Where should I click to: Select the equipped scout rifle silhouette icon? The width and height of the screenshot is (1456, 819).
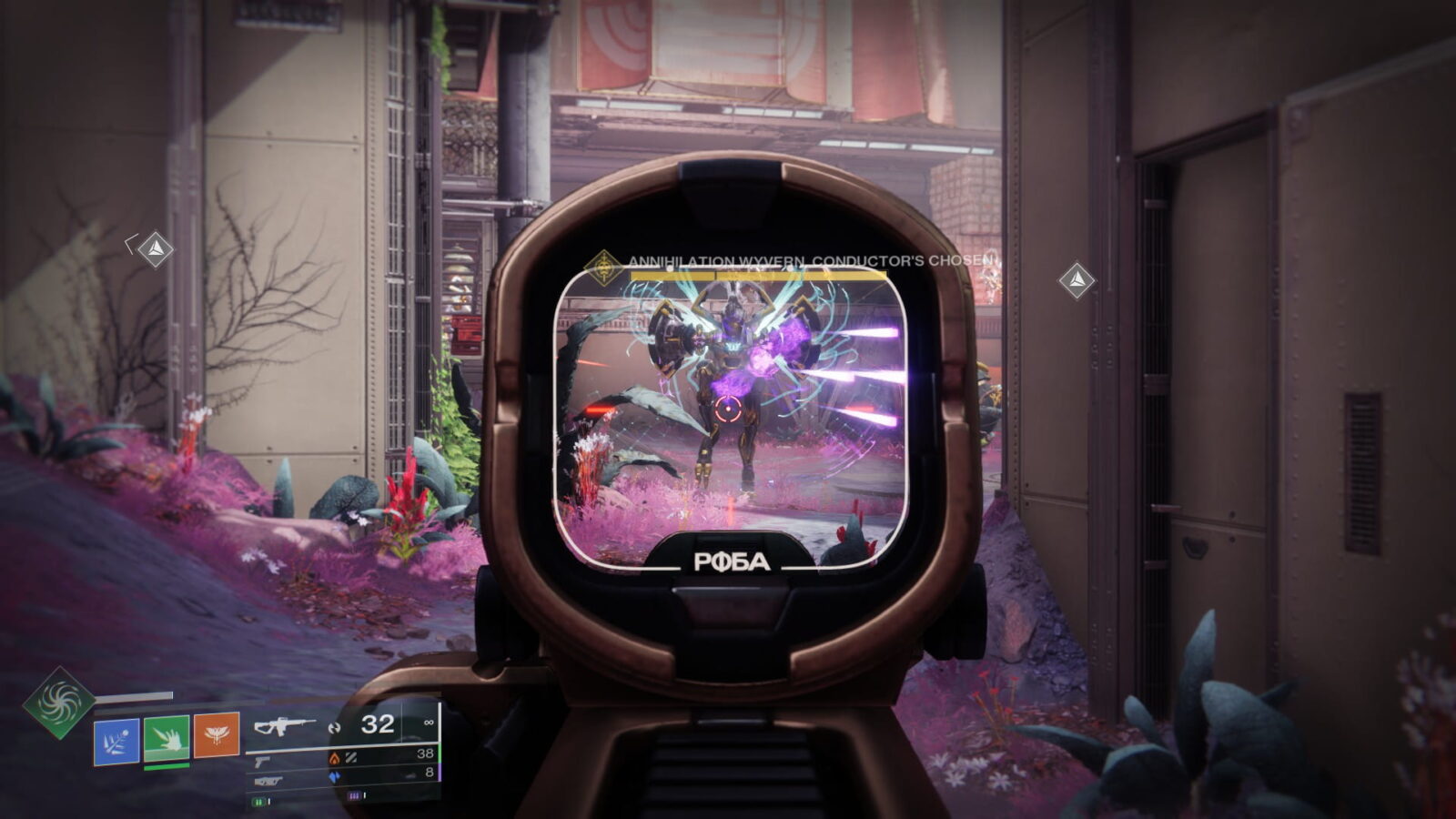coord(282,726)
